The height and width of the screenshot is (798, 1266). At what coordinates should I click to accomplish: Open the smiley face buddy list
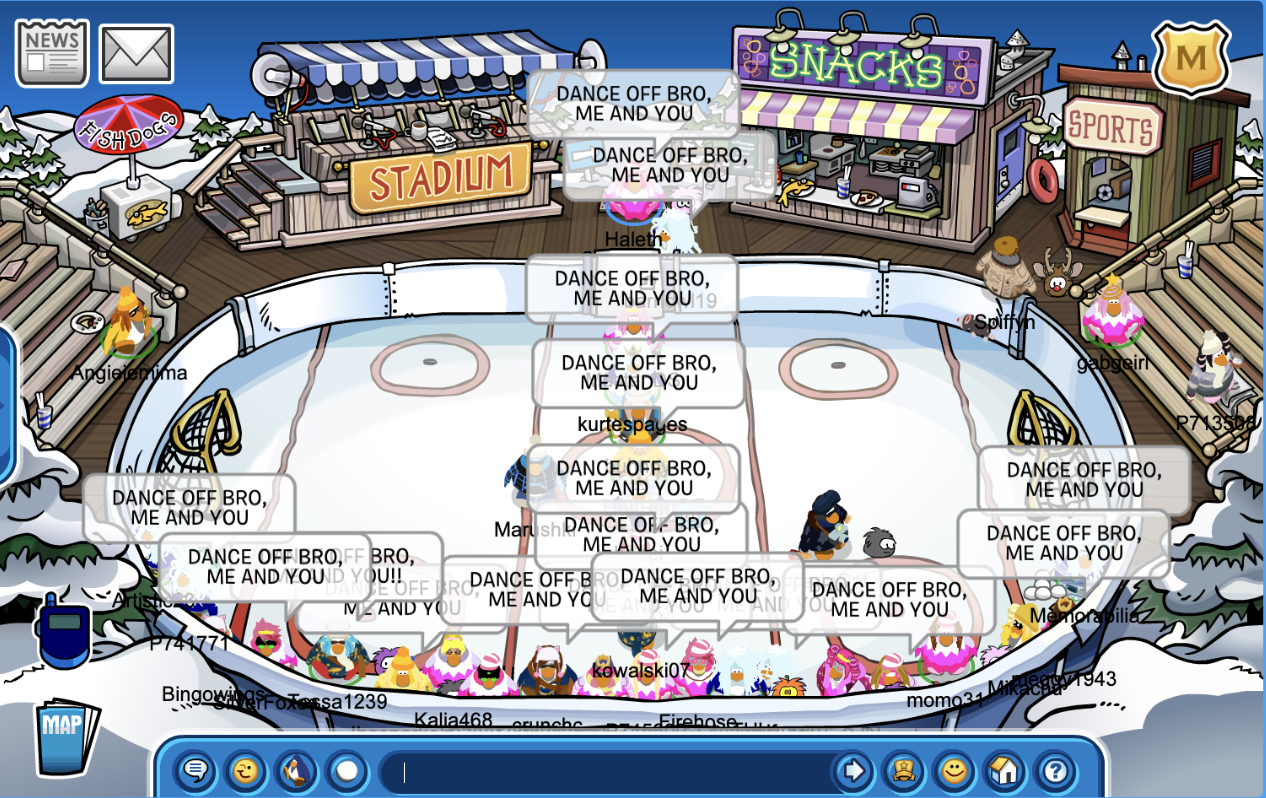(x=954, y=771)
